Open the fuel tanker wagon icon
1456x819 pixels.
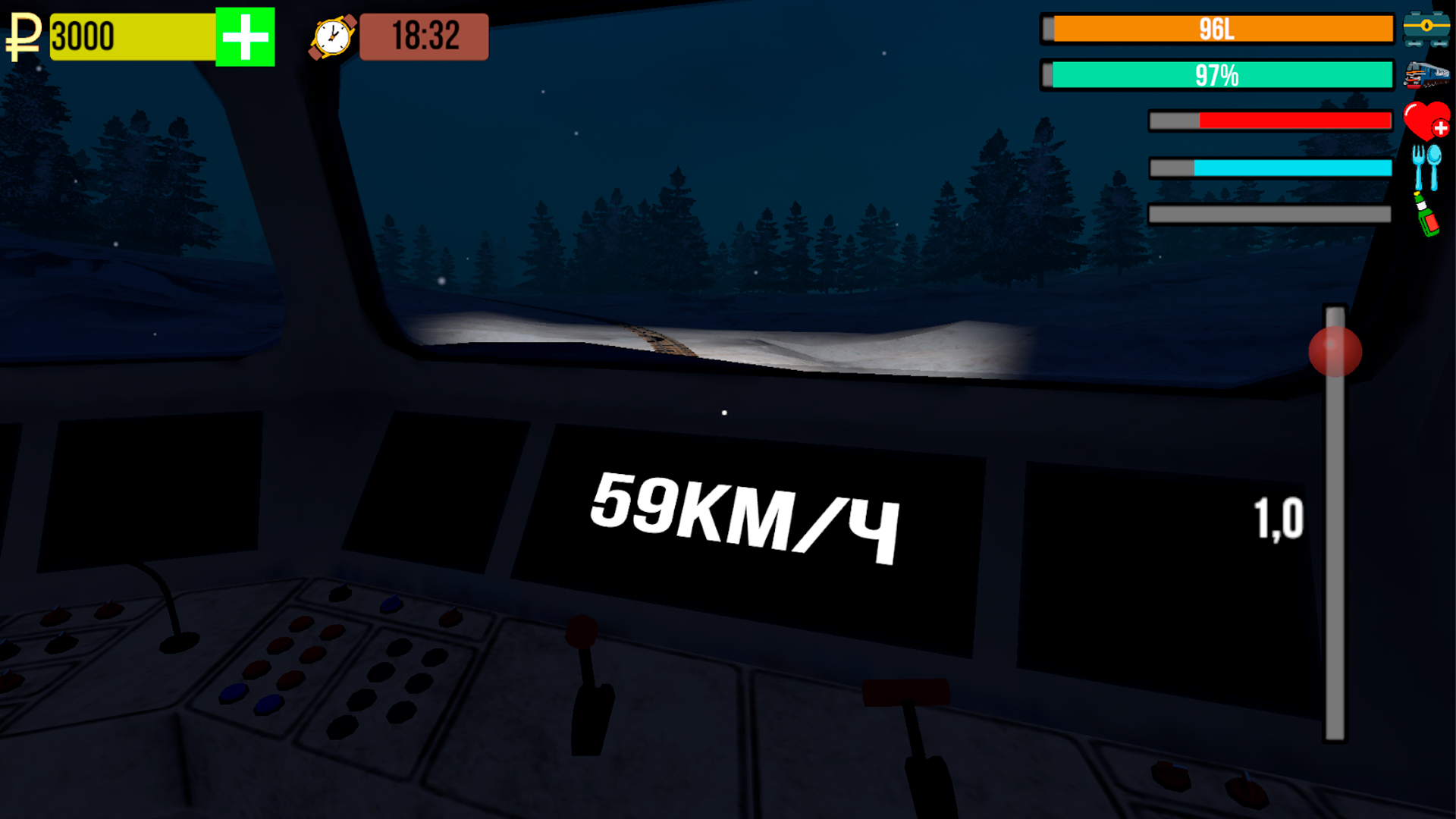(x=1429, y=29)
